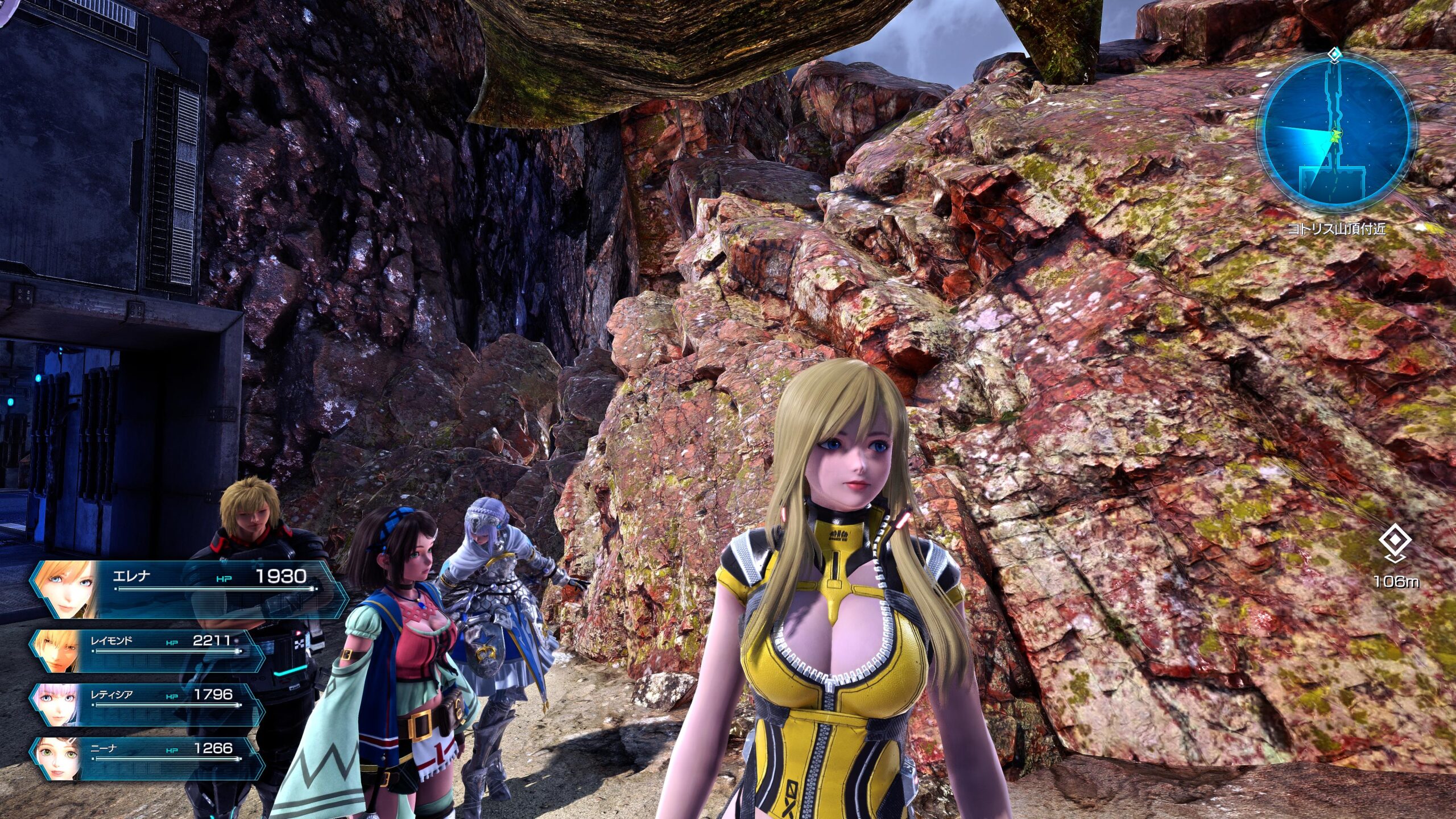The width and height of the screenshot is (1456, 819).
Task: Click the diamond marker atop the minimap
Action: click(1335, 55)
